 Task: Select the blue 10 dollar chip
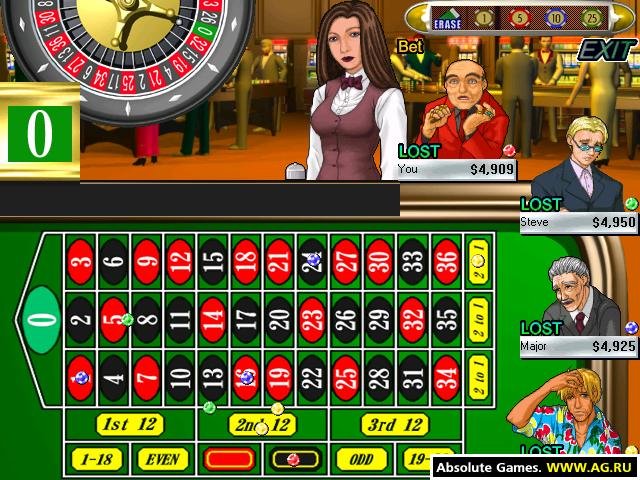pos(554,18)
